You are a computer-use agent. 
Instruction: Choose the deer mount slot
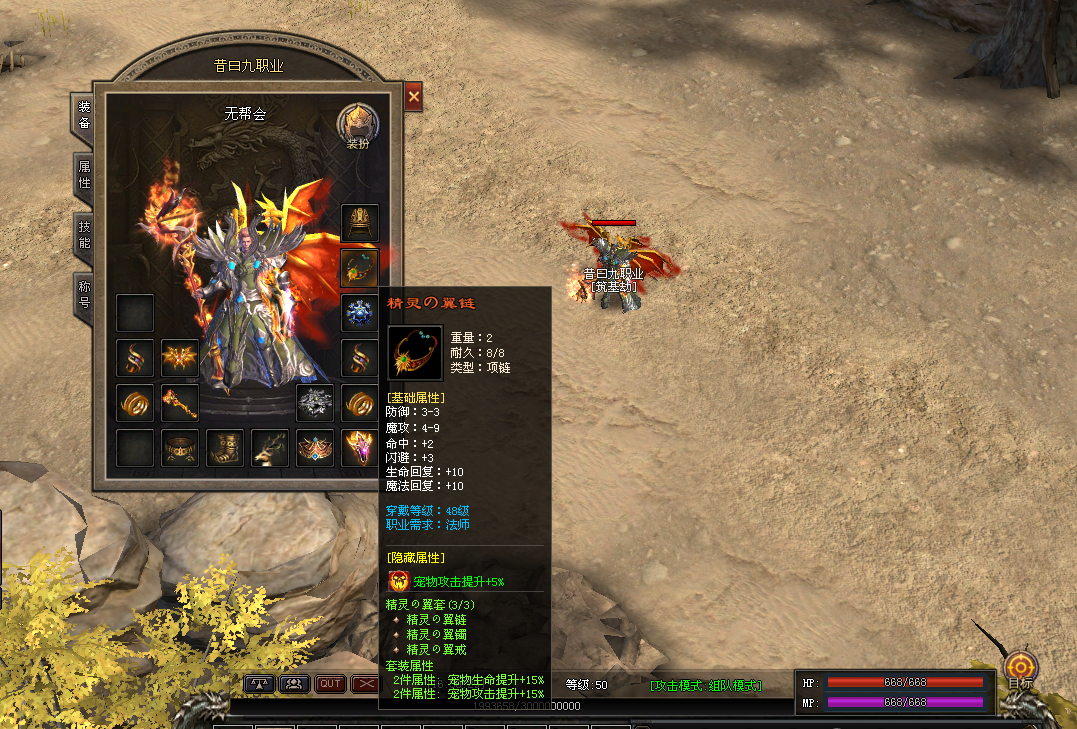coord(270,447)
